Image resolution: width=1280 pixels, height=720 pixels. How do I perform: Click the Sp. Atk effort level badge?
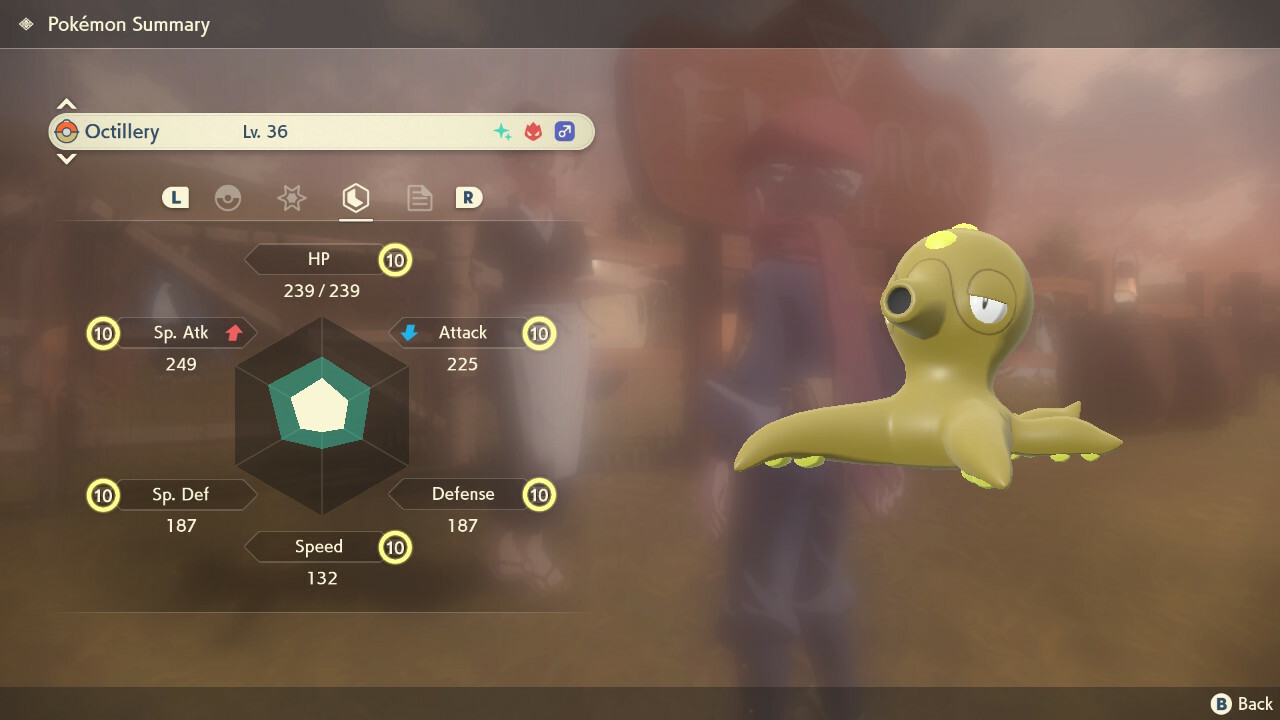coord(103,333)
